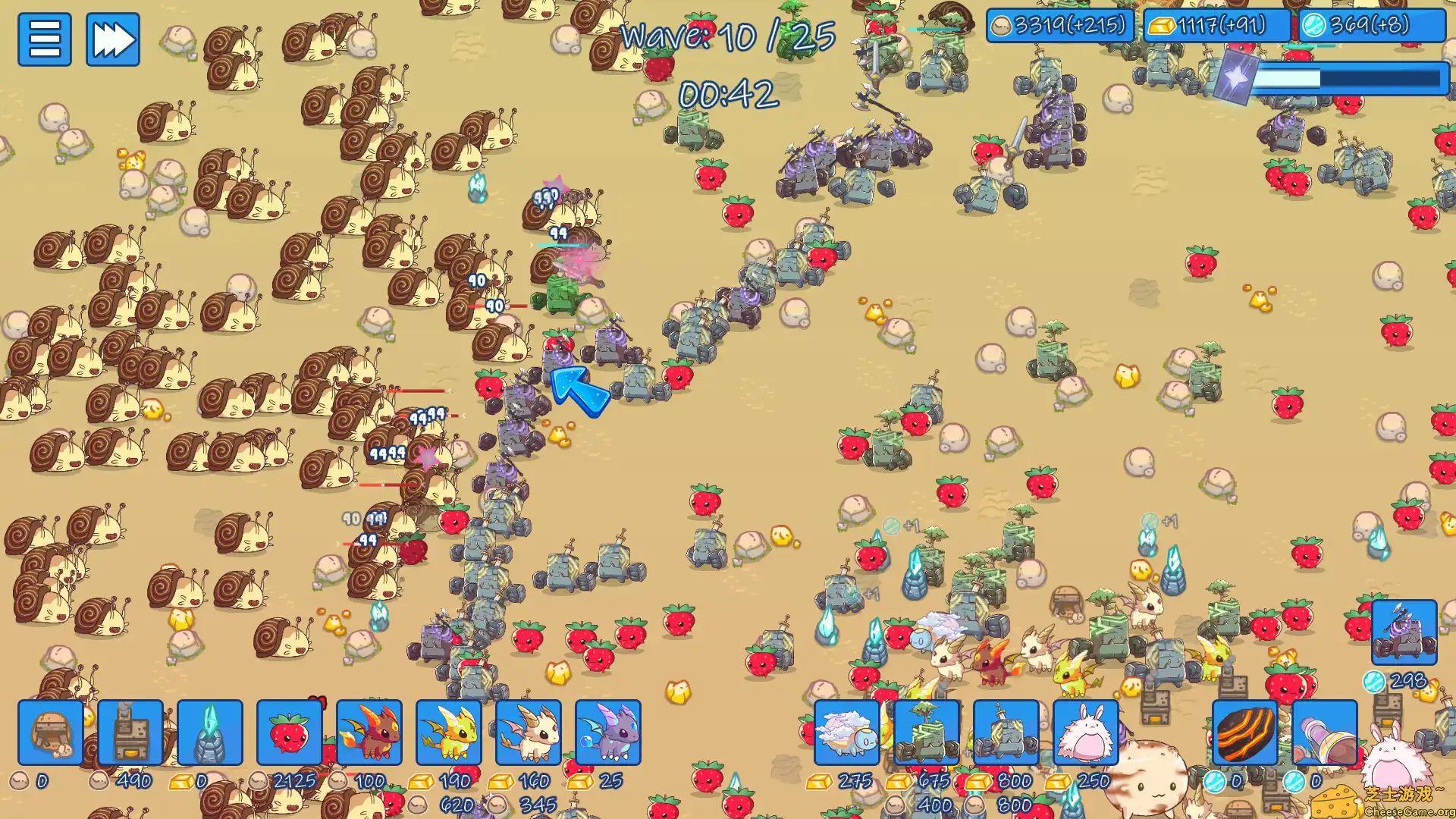Select the red fire dragon unit
The width and height of the screenshot is (1456, 819).
(371, 734)
